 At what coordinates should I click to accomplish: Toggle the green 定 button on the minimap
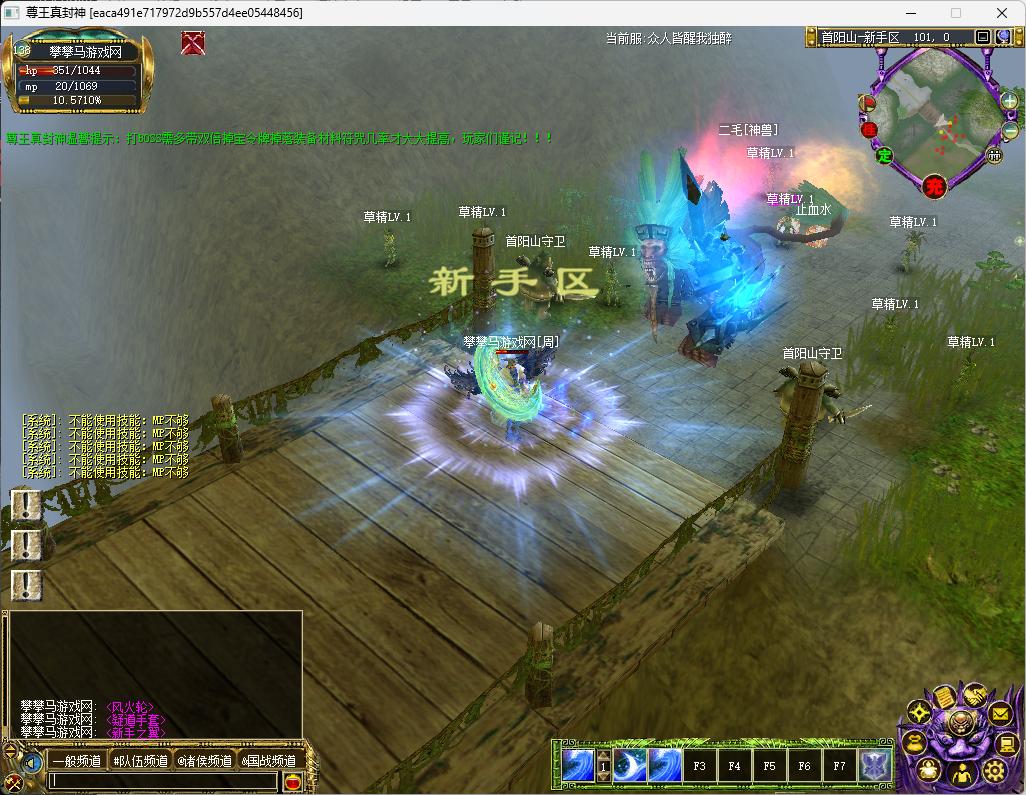pyautogui.click(x=884, y=155)
